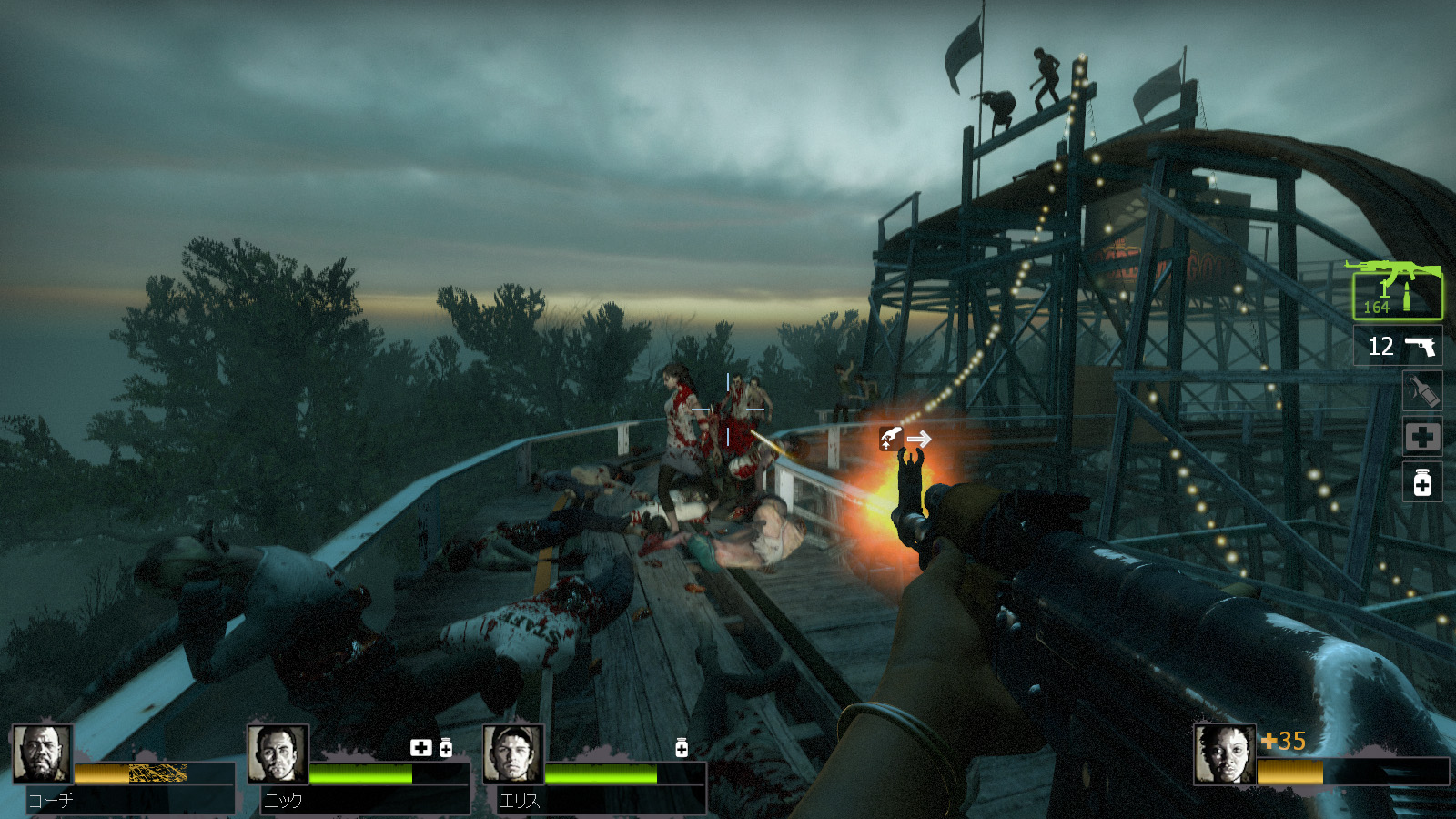
Task: Pick the pain pills slot
Action: pos(1422,482)
